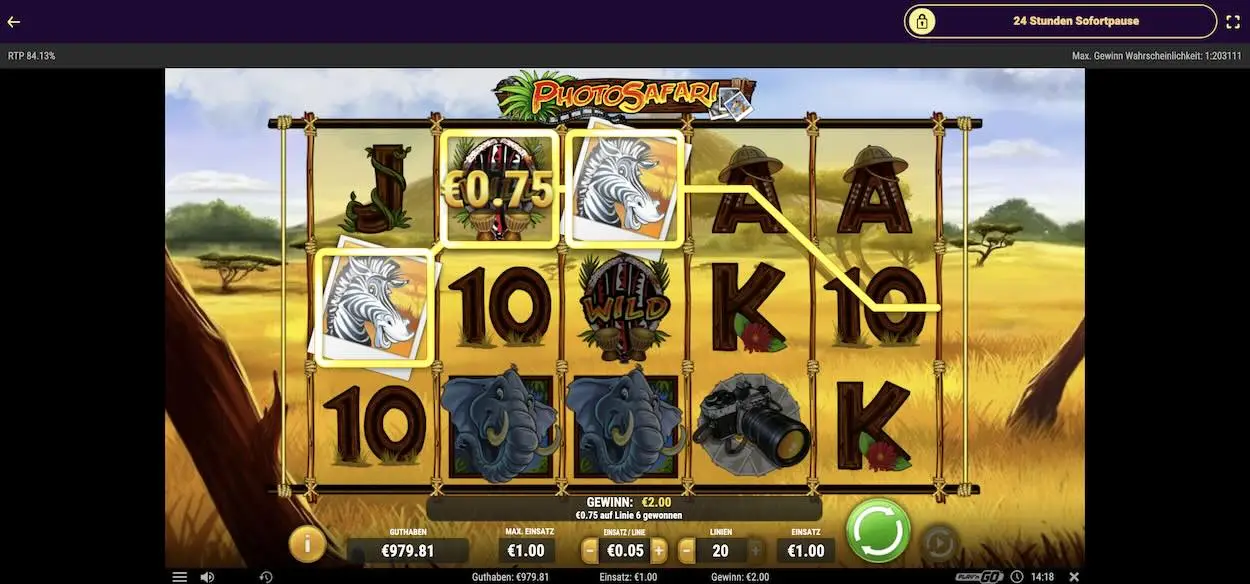Reduce the number of Linien
Image resolution: width=1250 pixels, height=584 pixels.
pos(687,550)
